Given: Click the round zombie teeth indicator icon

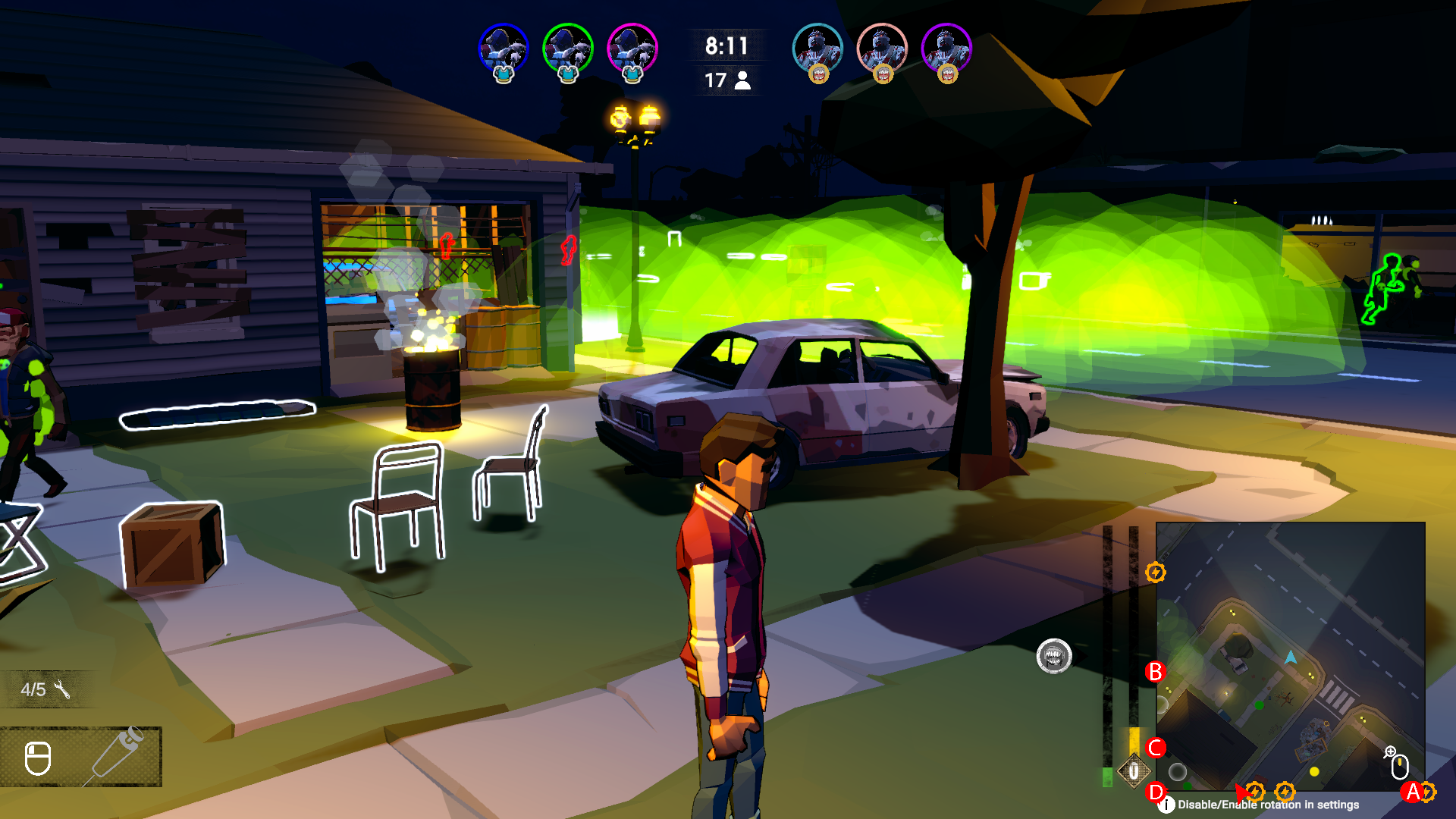Looking at the screenshot, I should 1054,656.
